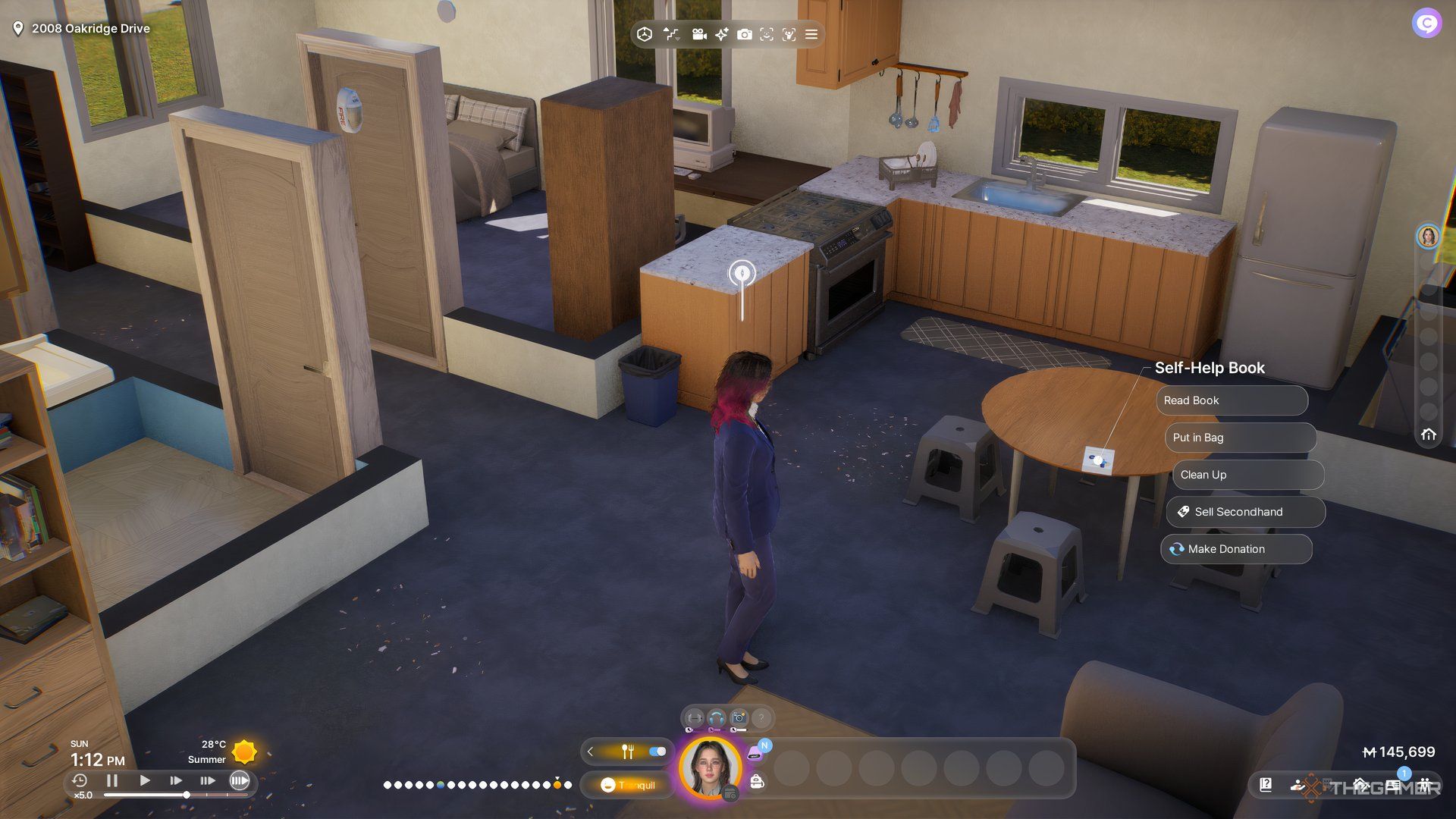This screenshot has height=819, width=1456.
Task: Go to home lot via house icon
Action: 1429,435
